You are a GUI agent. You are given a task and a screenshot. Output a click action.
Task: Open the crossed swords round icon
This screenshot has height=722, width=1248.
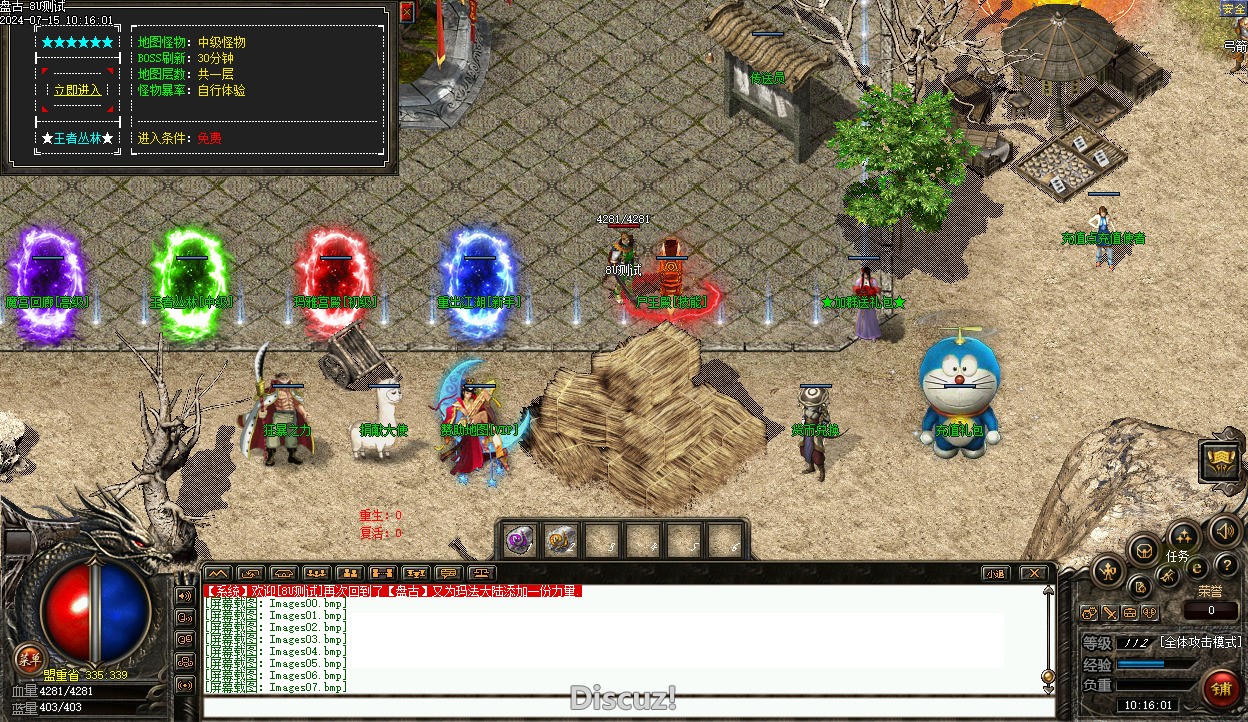coord(1168,575)
